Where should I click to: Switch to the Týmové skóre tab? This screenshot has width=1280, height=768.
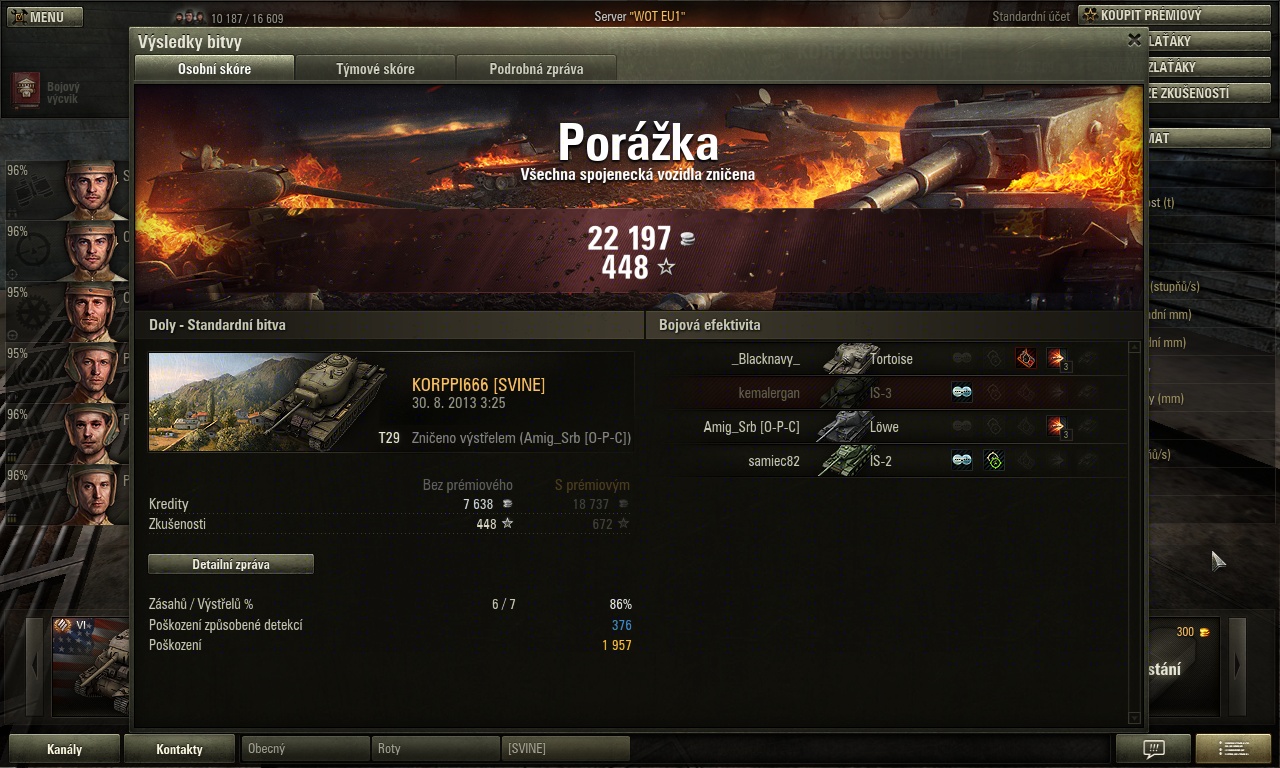(x=375, y=69)
